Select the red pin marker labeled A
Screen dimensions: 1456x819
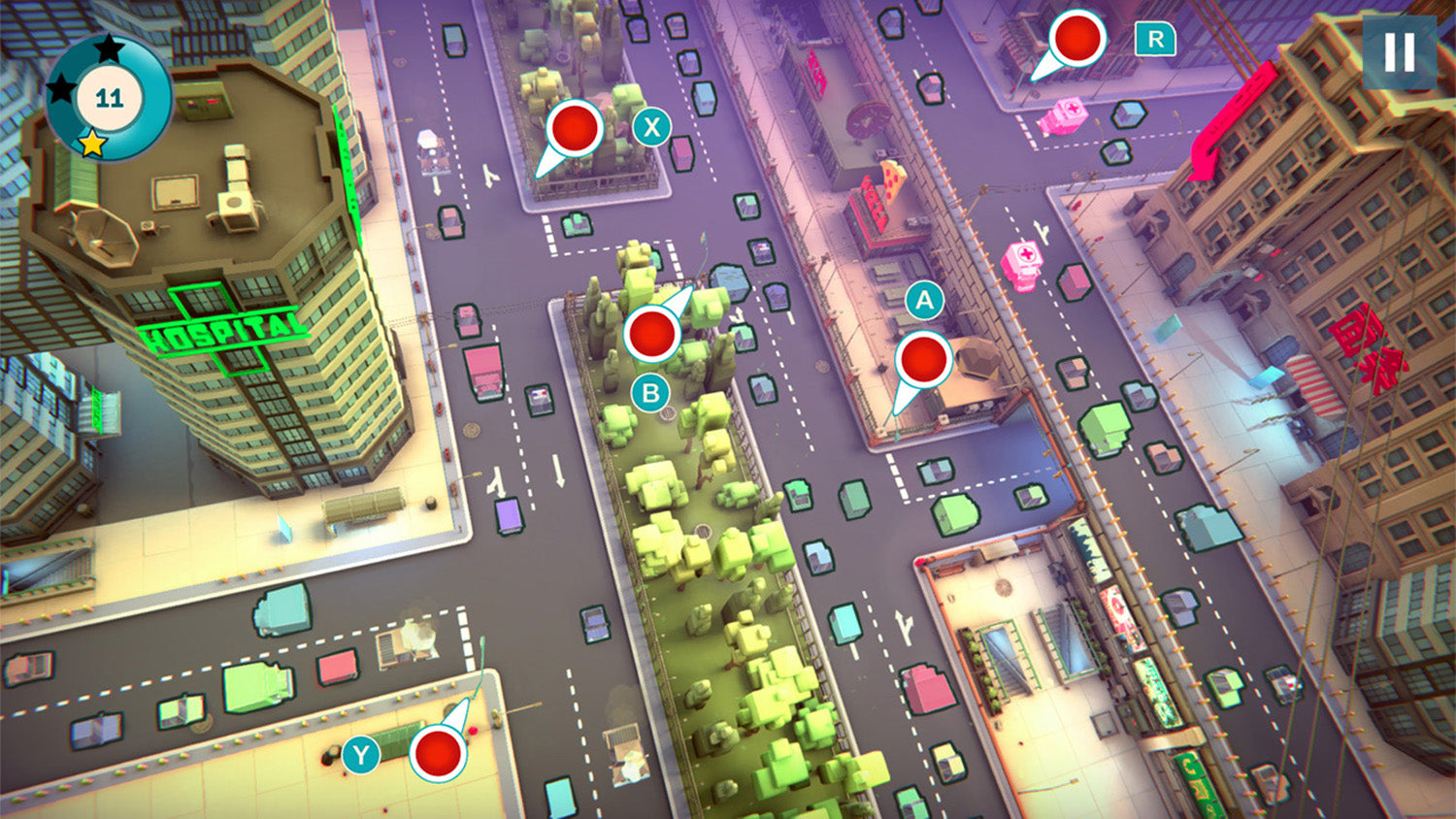(x=924, y=360)
